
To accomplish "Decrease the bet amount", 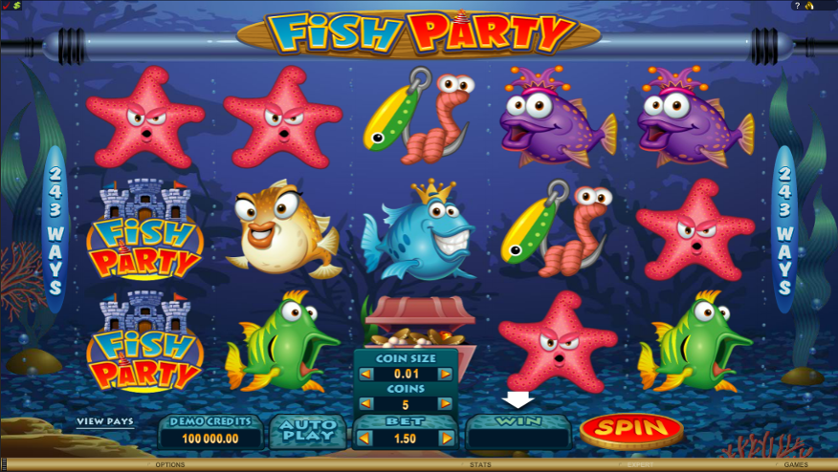I will (x=364, y=438).
